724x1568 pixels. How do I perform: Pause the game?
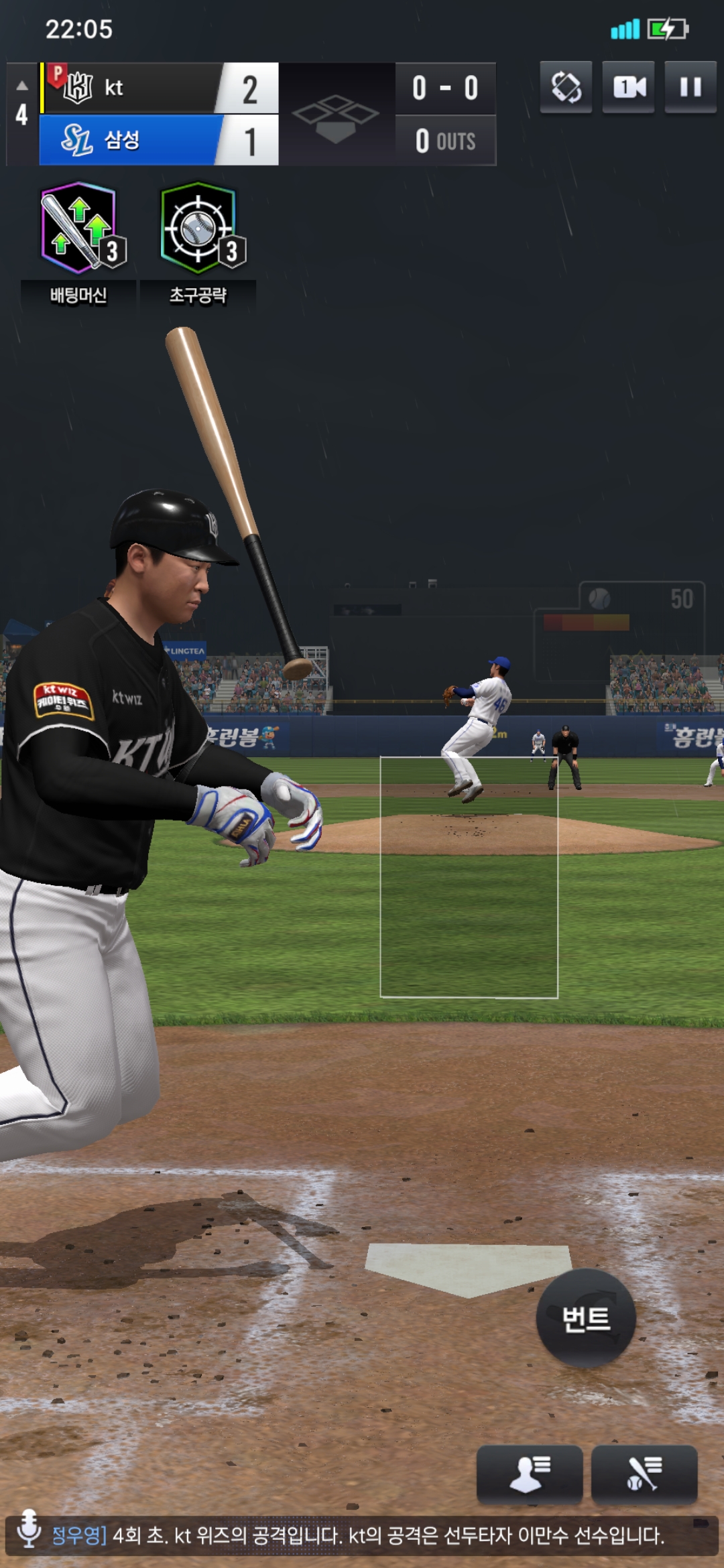tap(690, 87)
